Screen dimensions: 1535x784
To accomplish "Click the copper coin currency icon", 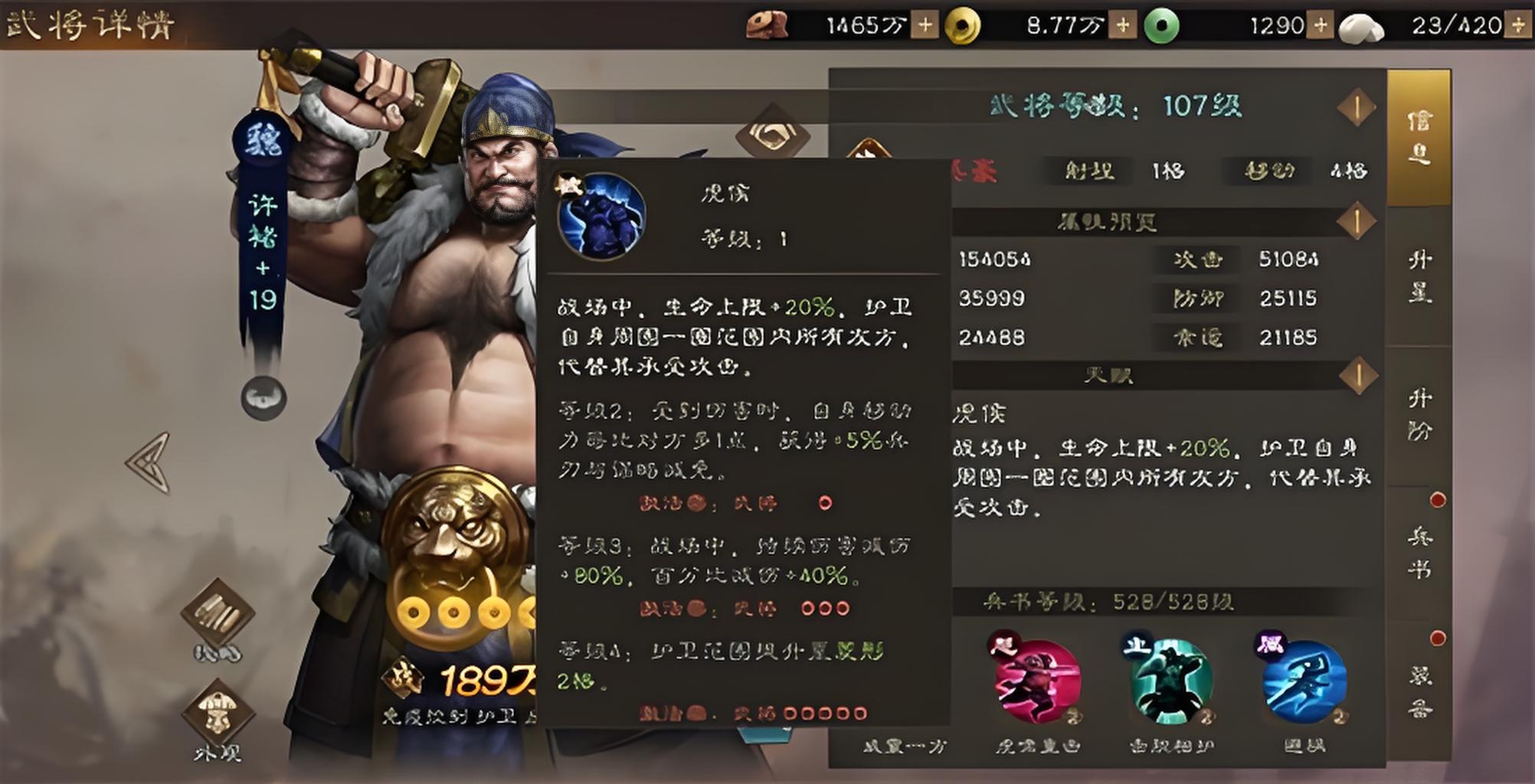I will click(766, 23).
